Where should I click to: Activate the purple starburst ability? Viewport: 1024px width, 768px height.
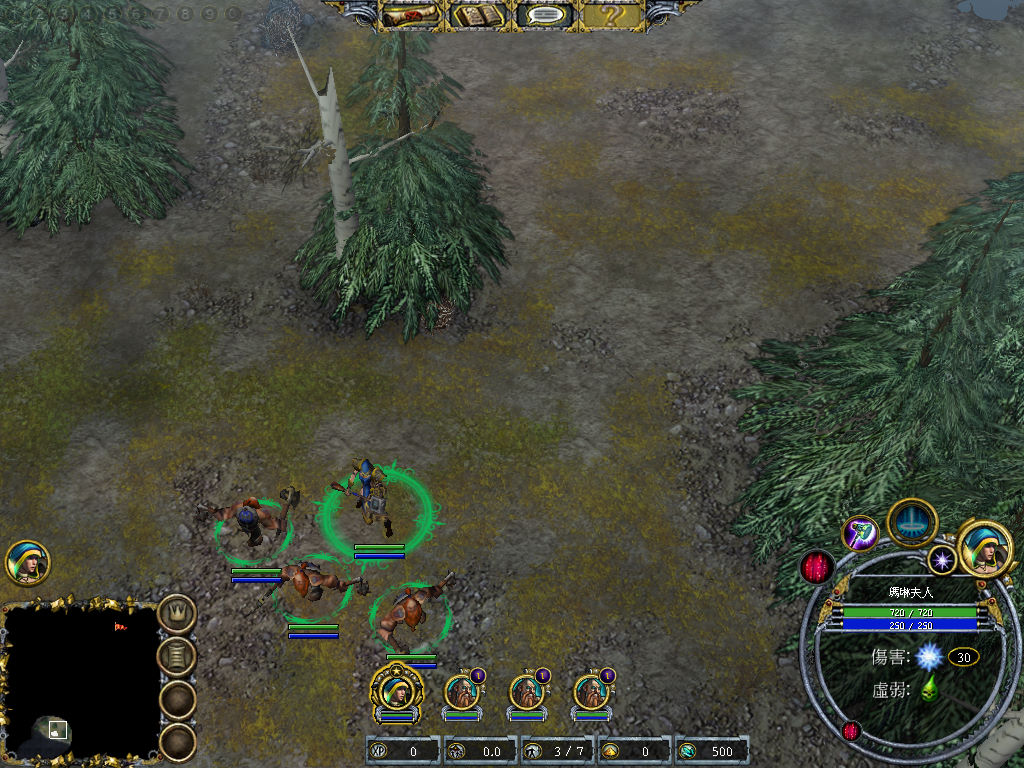click(940, 559)
